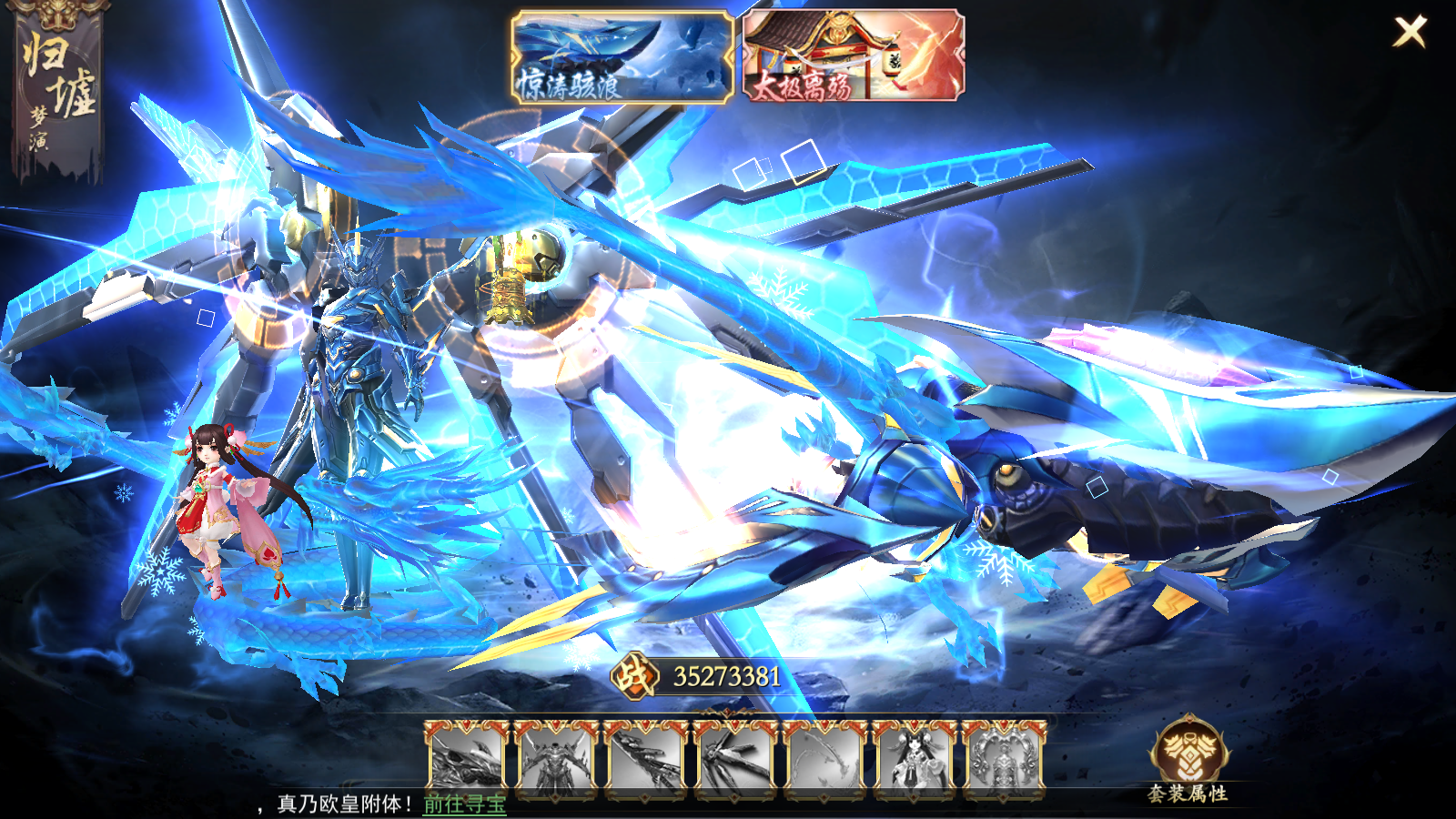1456x819 pixels.
Task: Follow the 前往寻宝 treasure hunt link
Action: [464, 804]
